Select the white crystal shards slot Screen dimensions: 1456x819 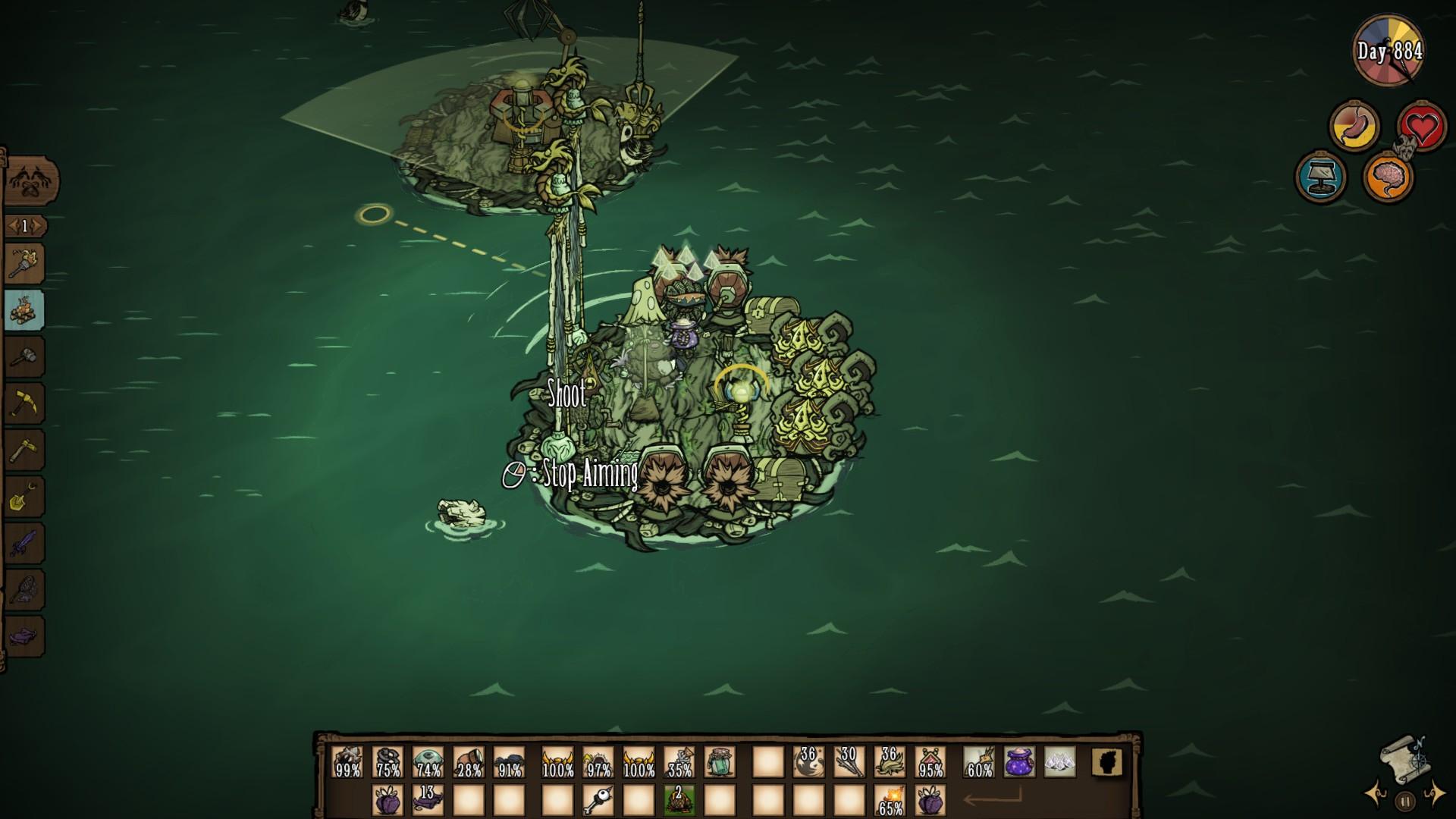1059,761
